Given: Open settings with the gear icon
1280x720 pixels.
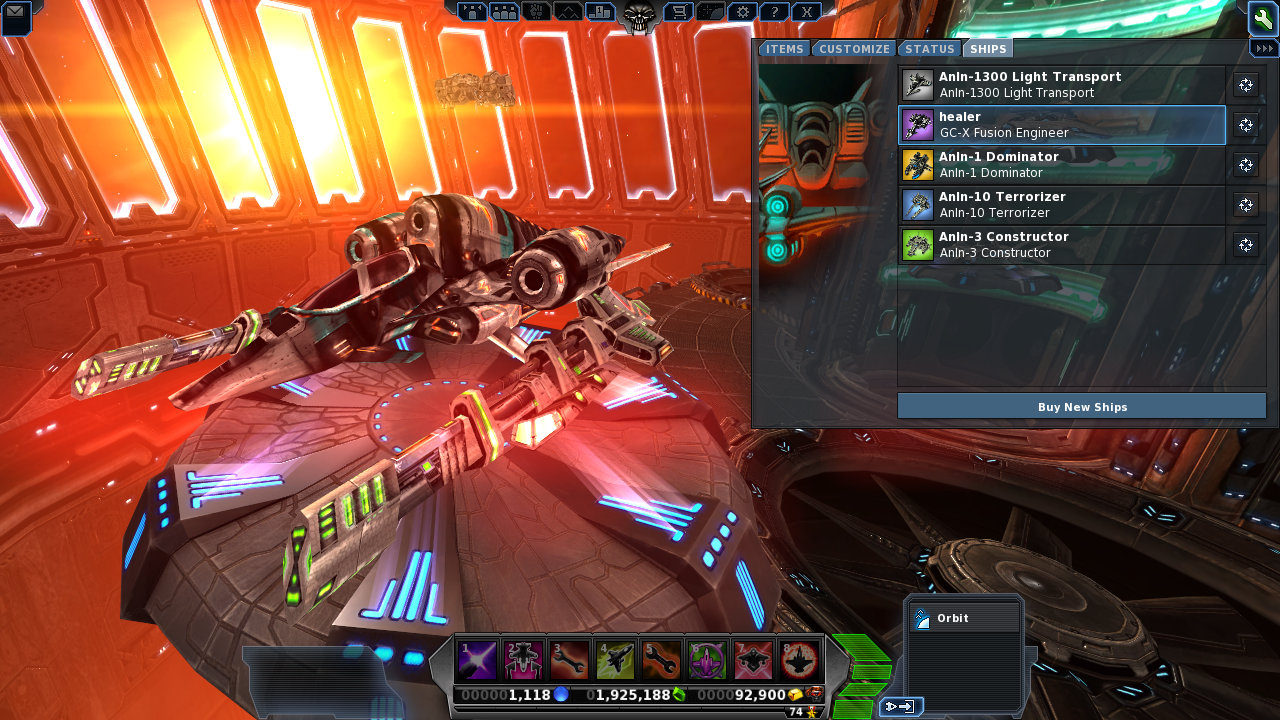Looking at the screenshot, I should coord(742,12).
